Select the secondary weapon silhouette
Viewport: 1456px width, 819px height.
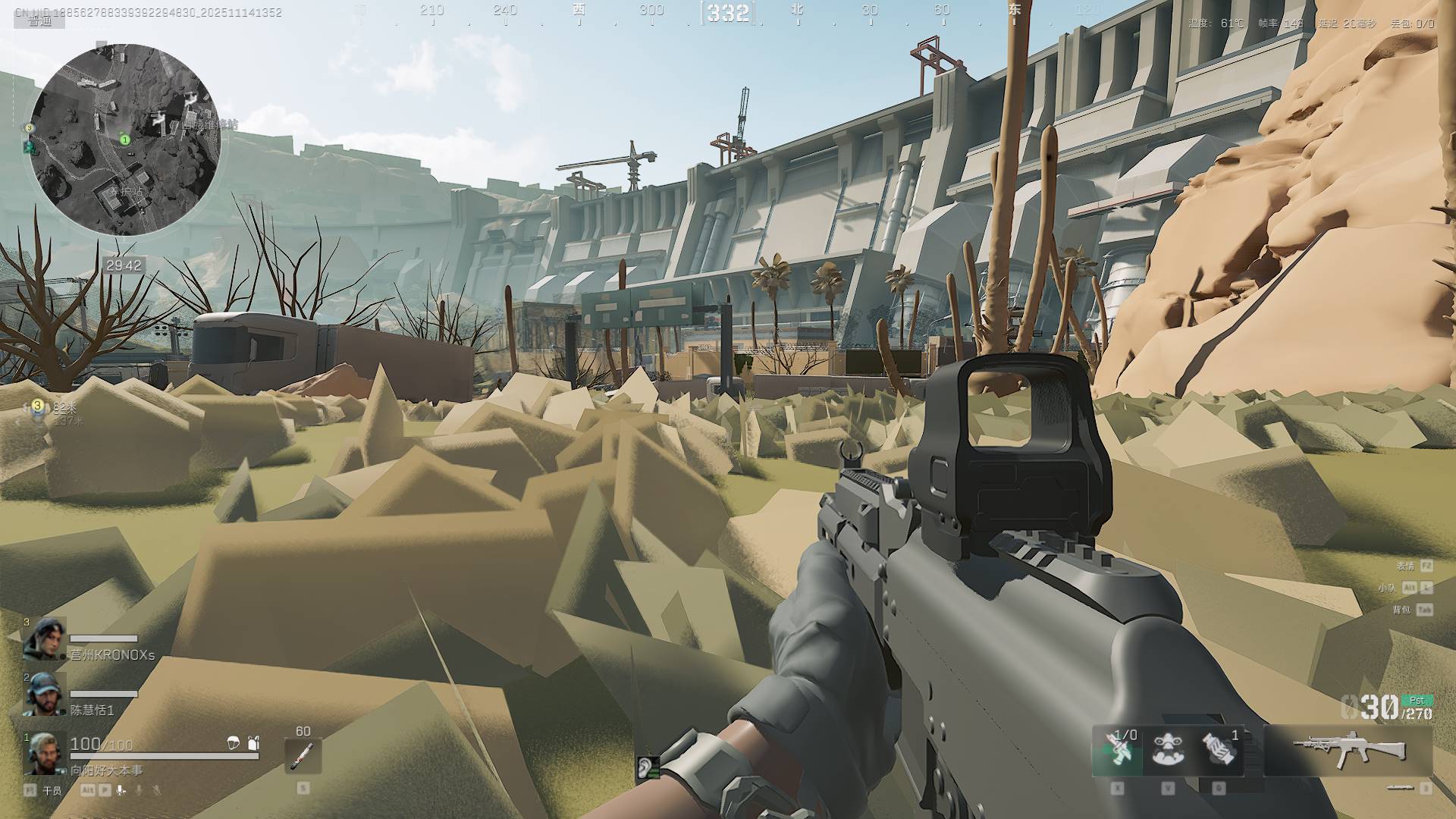[1400, 789]
